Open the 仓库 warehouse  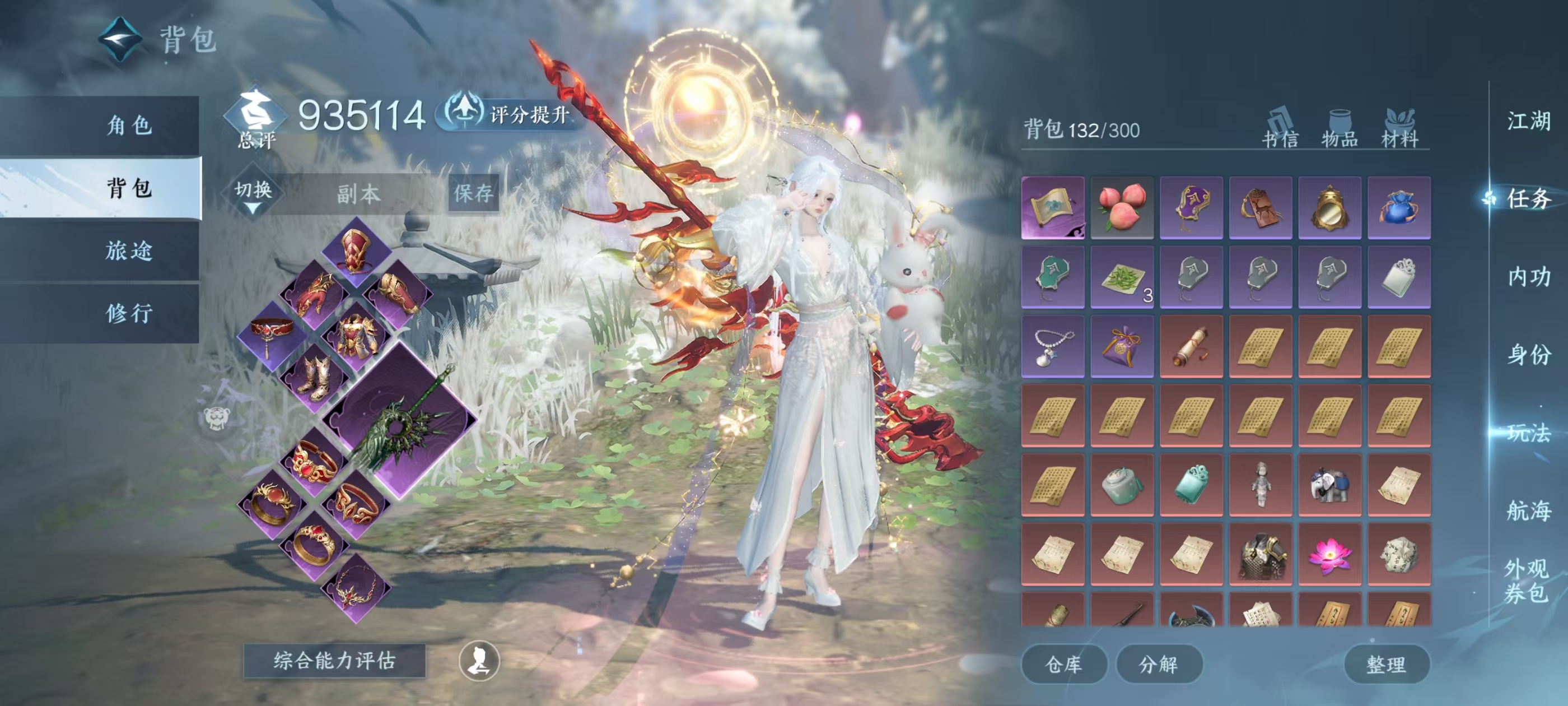click(1063, 664)
